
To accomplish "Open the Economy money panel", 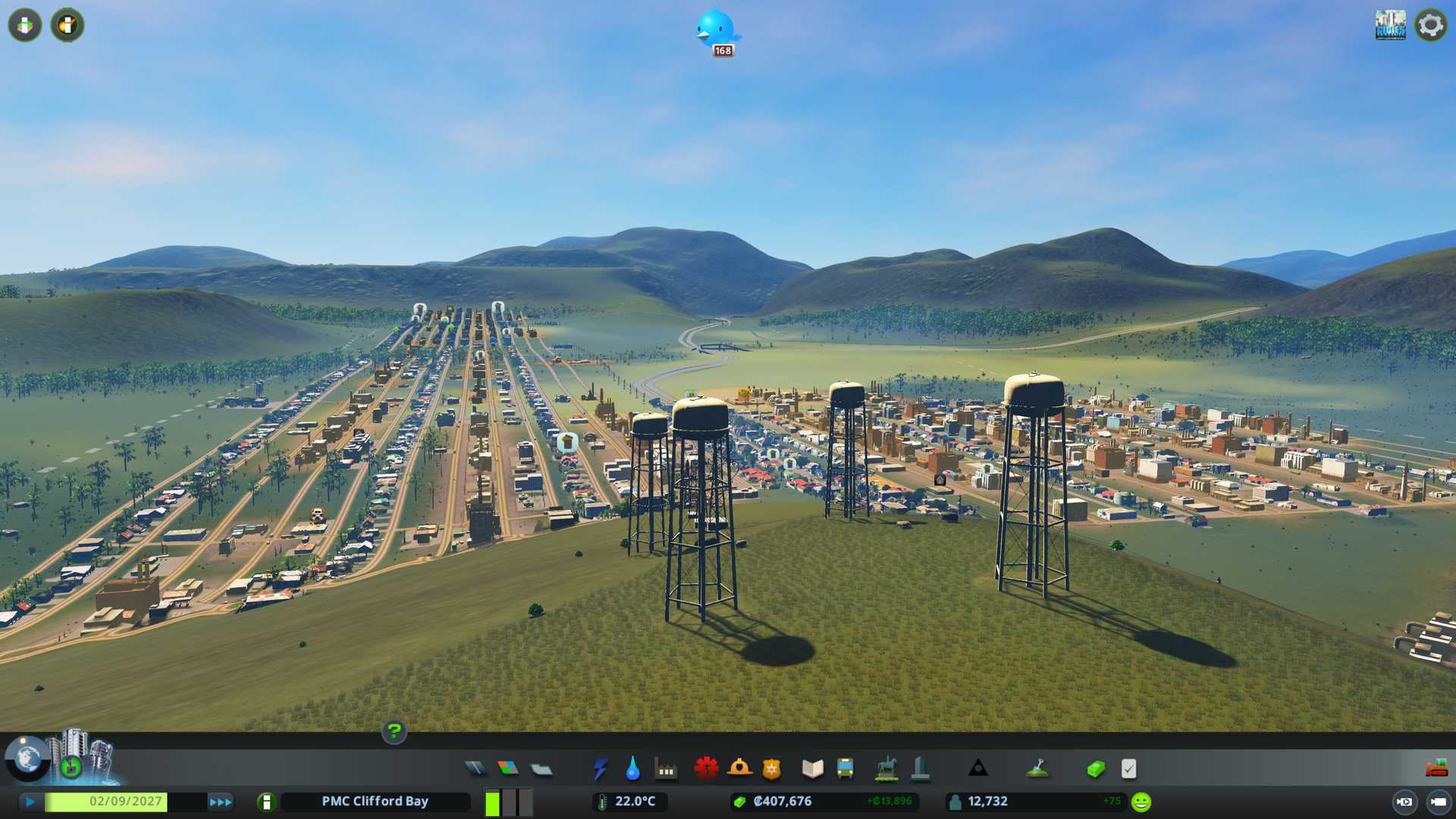I will (x=1096, y=769).
